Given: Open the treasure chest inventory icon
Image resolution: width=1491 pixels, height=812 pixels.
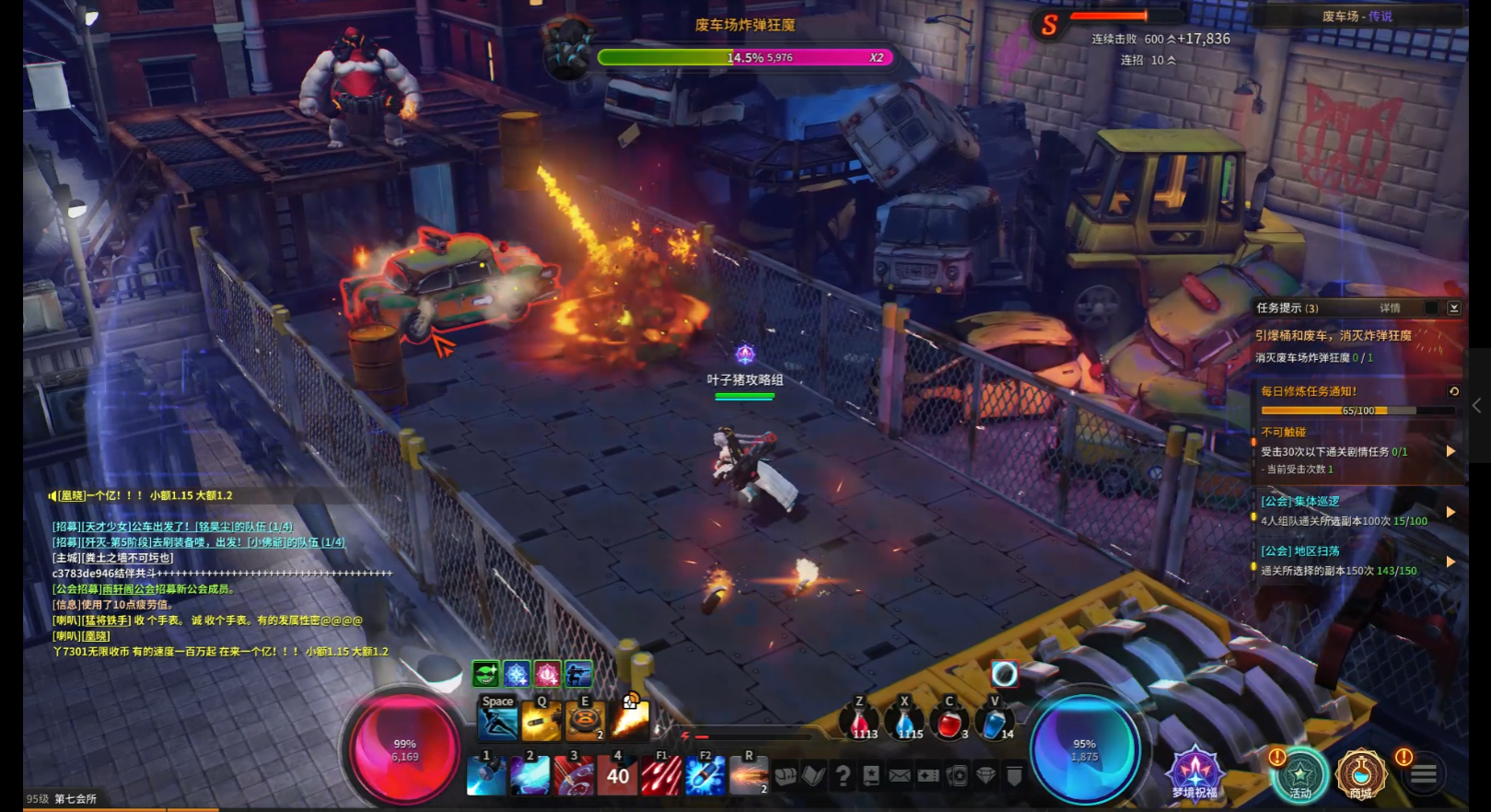Looking at the screenshot, I should click(785, 776).
